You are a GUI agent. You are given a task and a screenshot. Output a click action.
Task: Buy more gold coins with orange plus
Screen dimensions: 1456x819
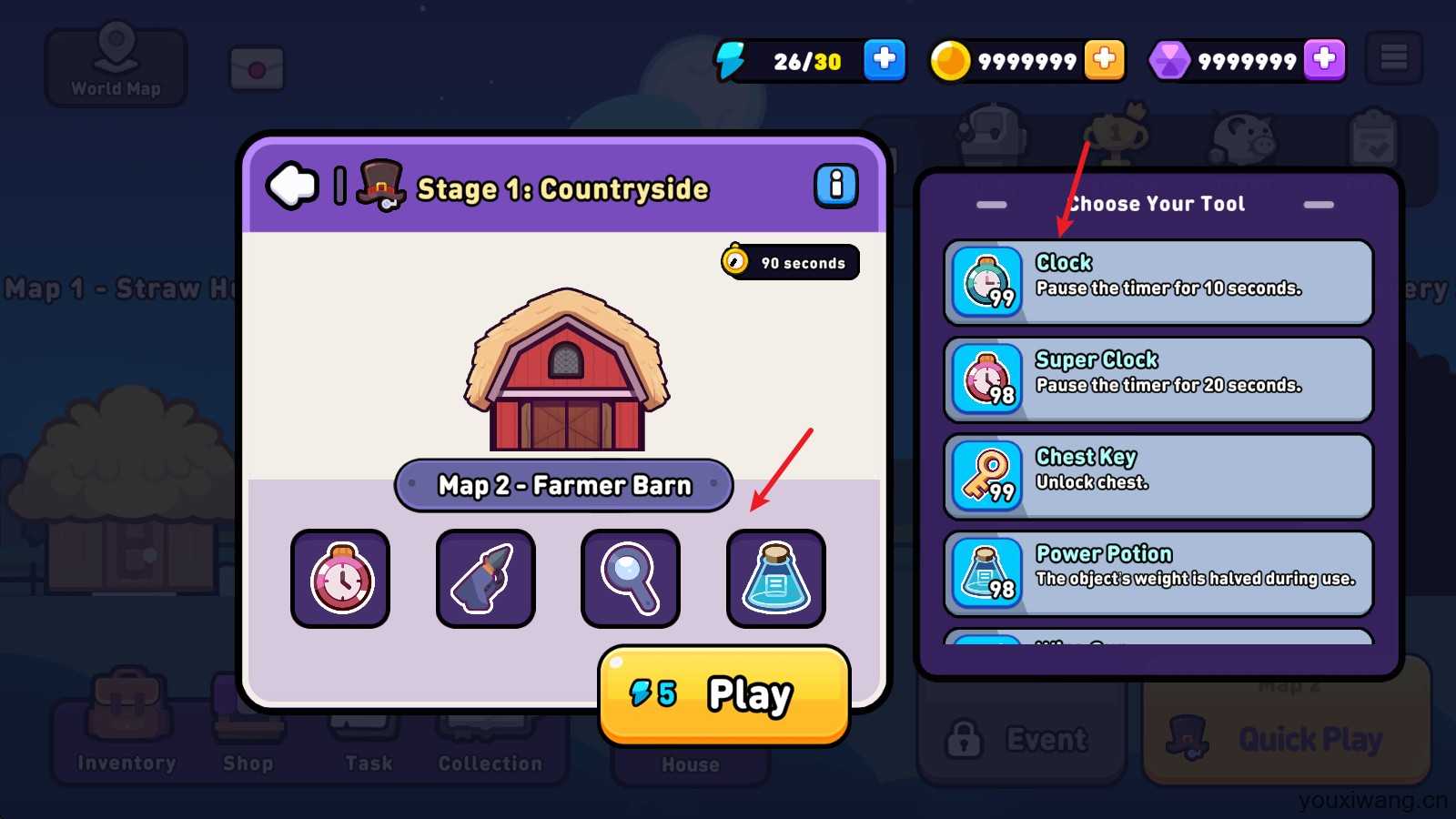coord(1104,60)
